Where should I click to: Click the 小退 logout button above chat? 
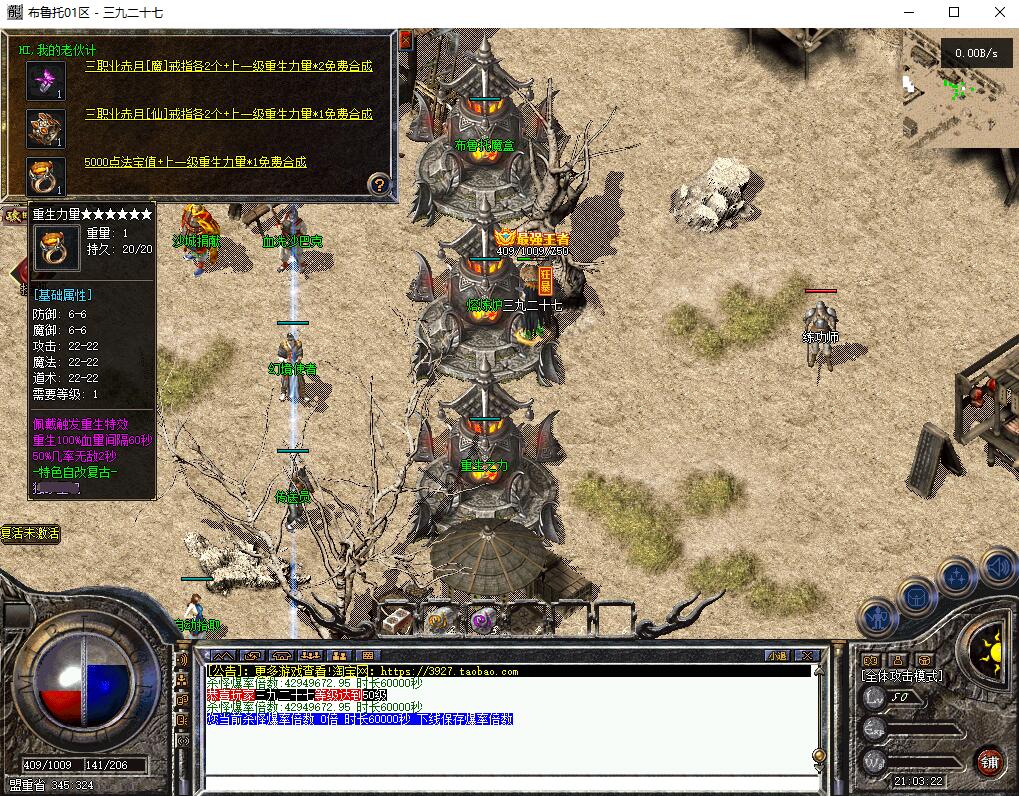point(777,656)
